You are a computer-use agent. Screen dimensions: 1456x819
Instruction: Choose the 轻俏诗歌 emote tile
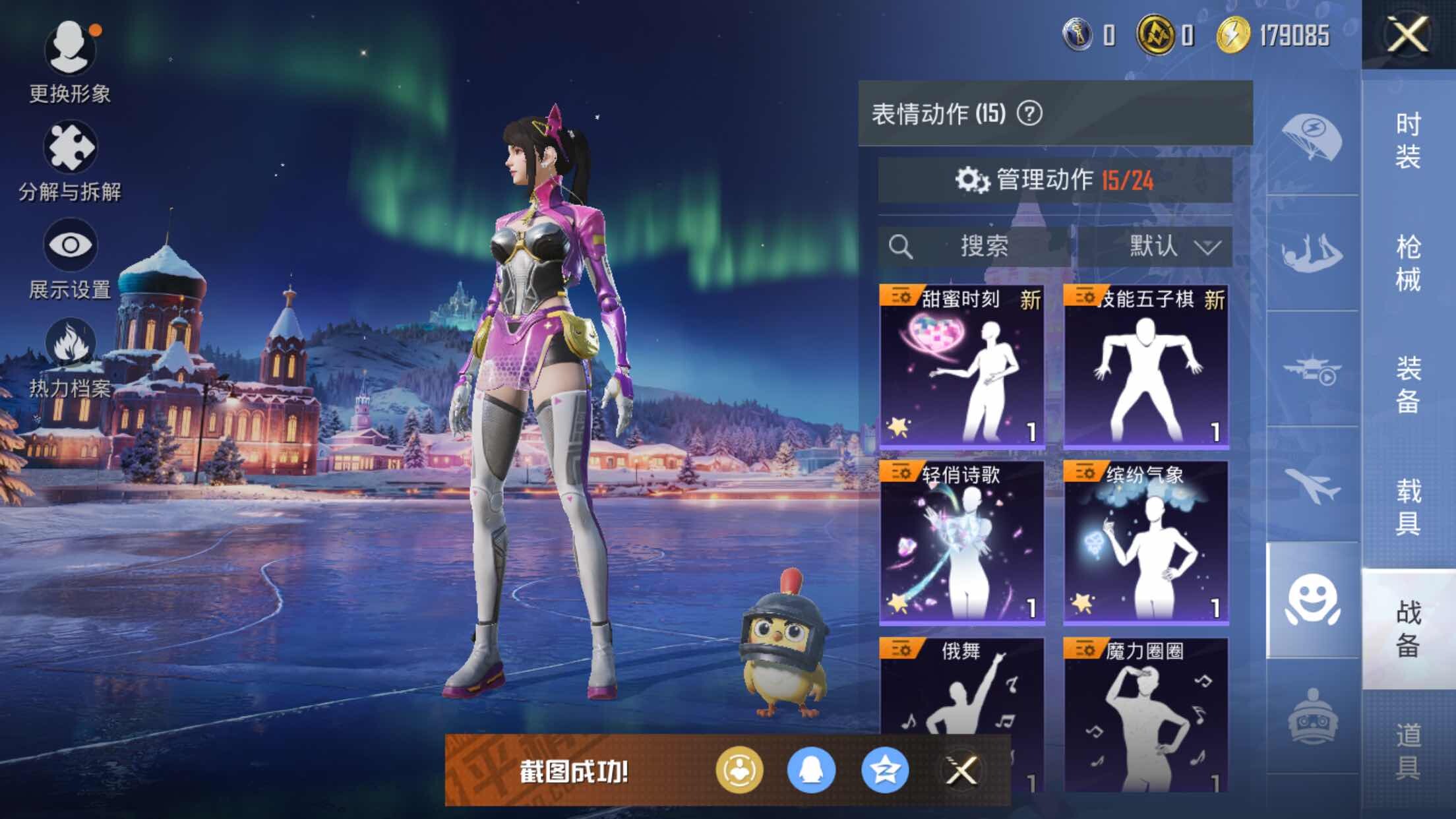[962, 542]
